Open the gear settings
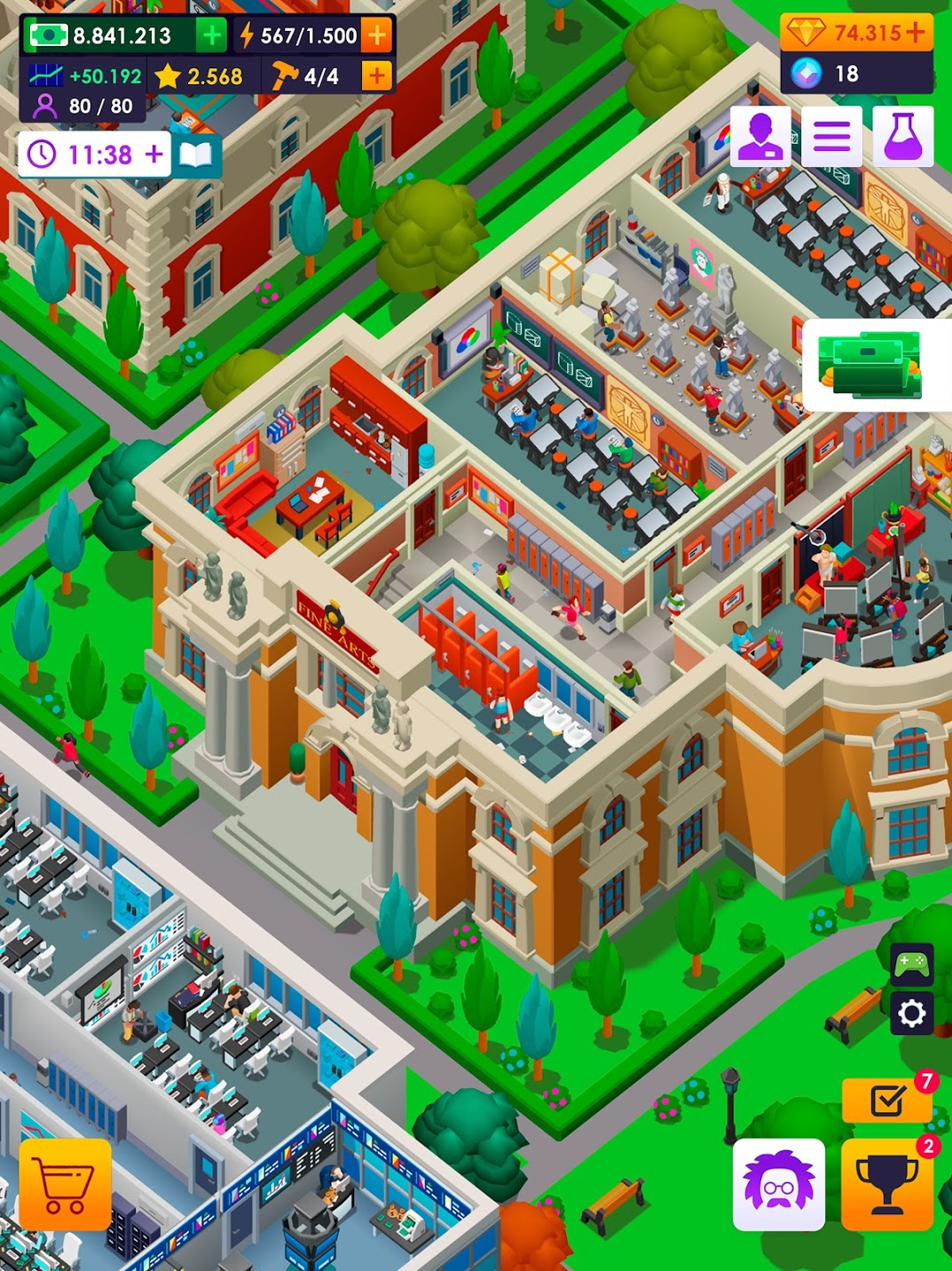The width and height of the screenshot is (952, 1271). pyautogui.click(x=911, y=1013)
